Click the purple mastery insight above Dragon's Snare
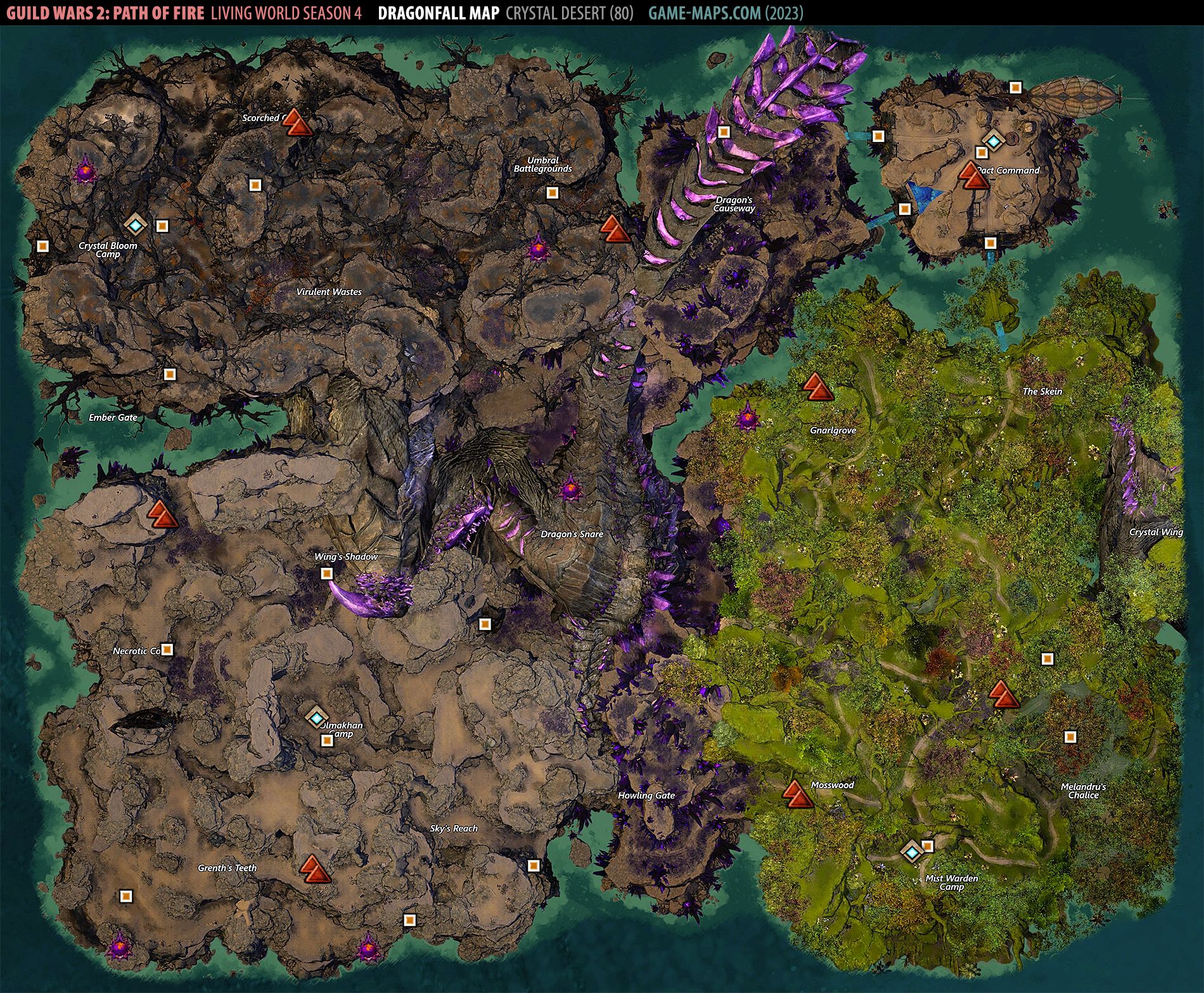1204x993 pixels. (x=570, y=489)
